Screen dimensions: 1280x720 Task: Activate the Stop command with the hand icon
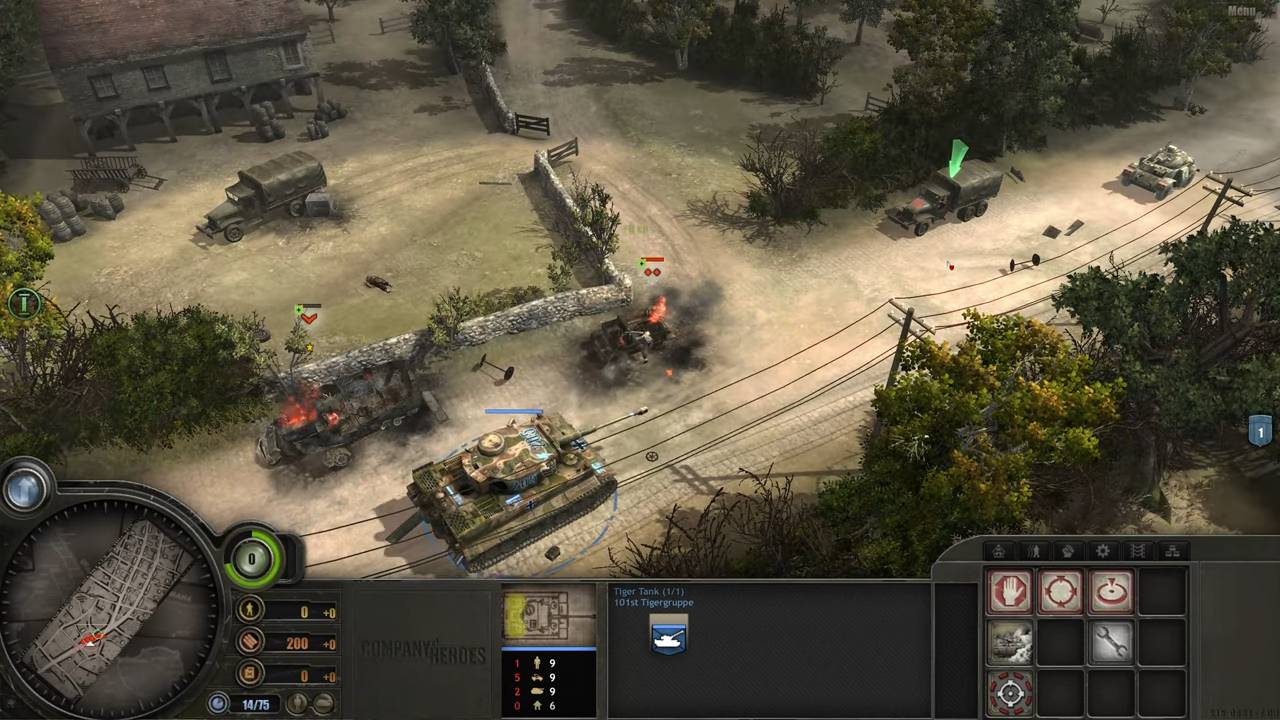(1009, 592)
